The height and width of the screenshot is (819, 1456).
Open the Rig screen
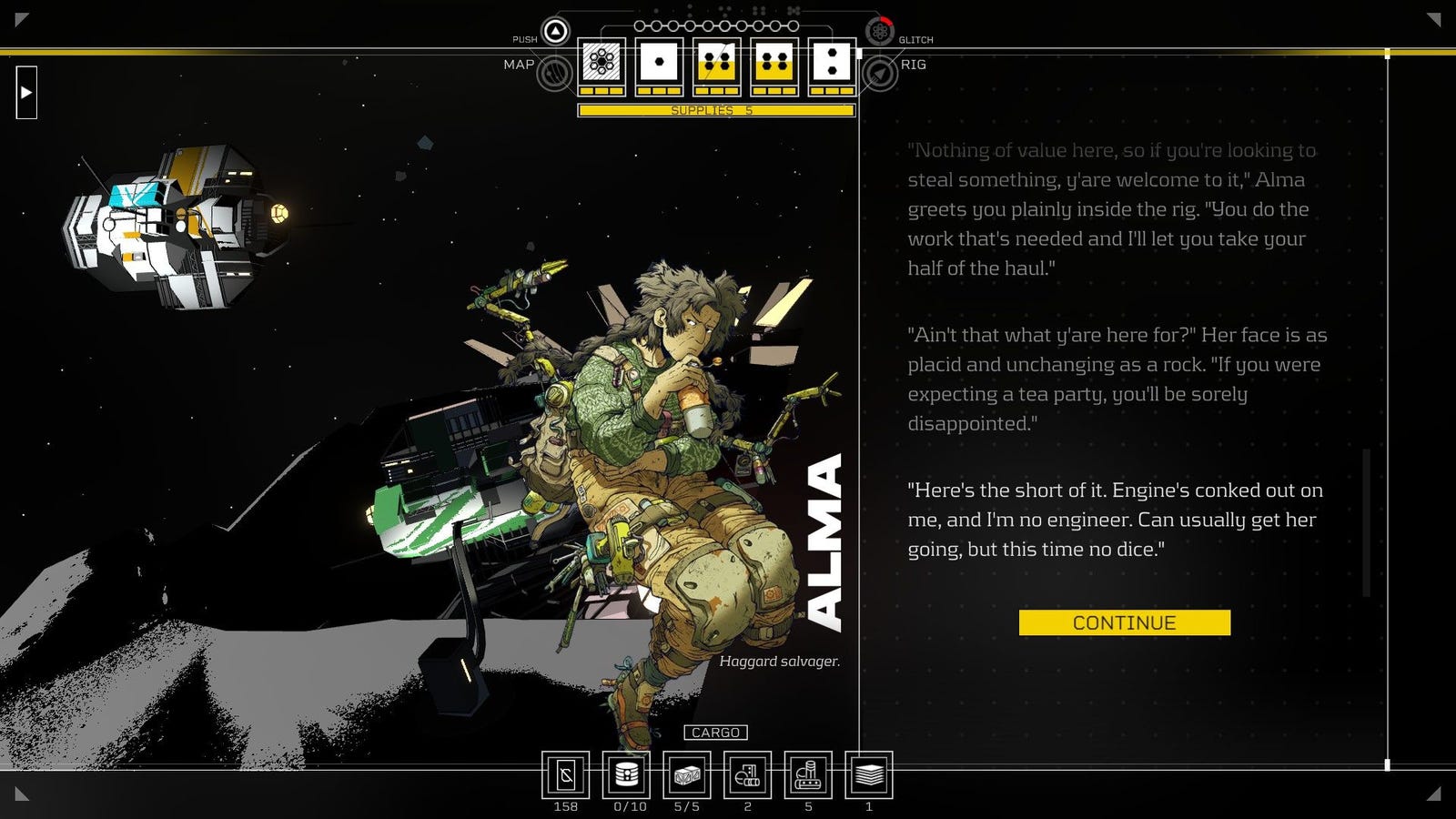880,73
